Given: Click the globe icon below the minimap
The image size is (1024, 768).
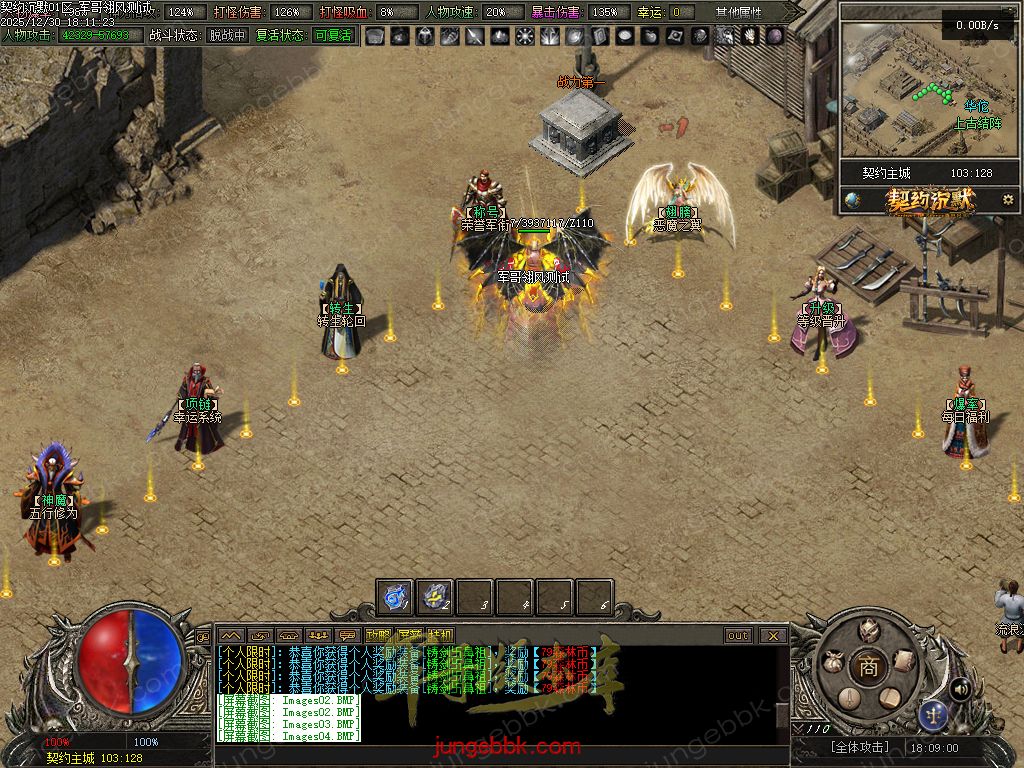Looking at the screenshot, I should pyautogui.click(x=852, y=199).
